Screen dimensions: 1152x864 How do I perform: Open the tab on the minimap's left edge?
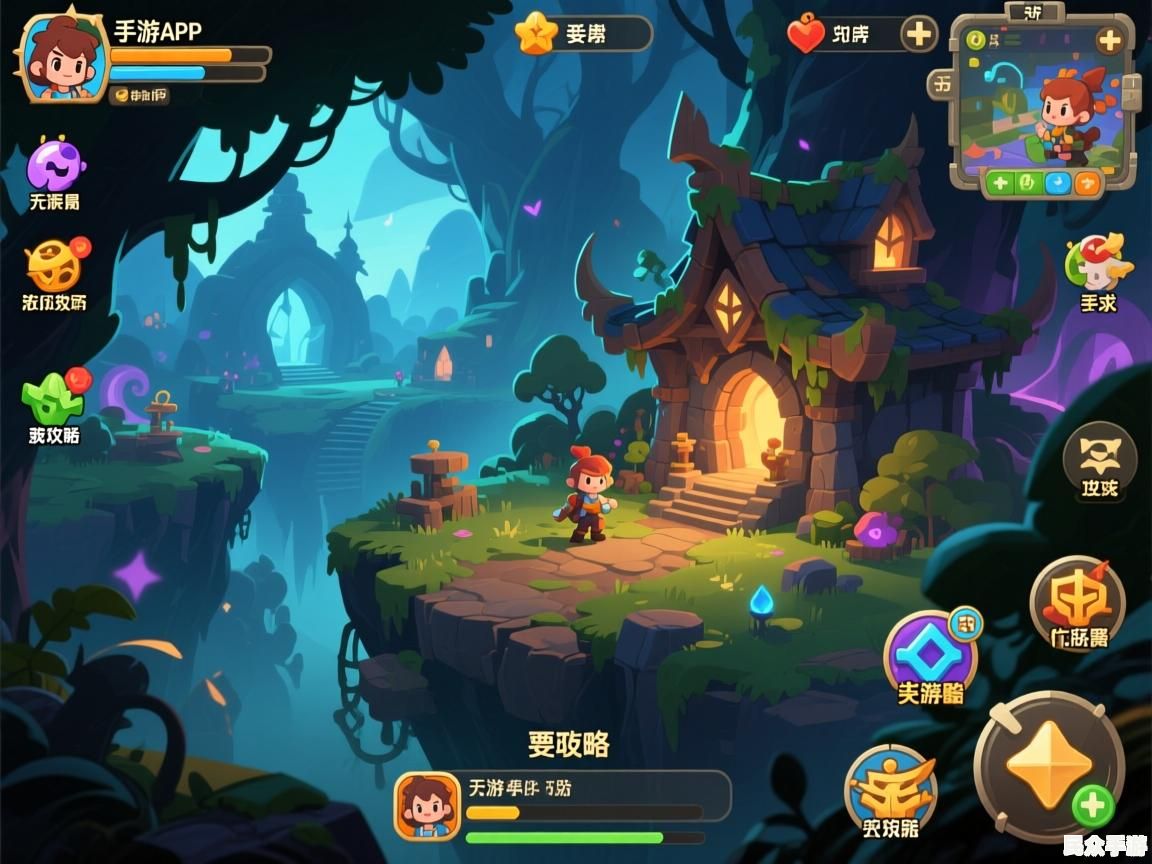[942, 86]
